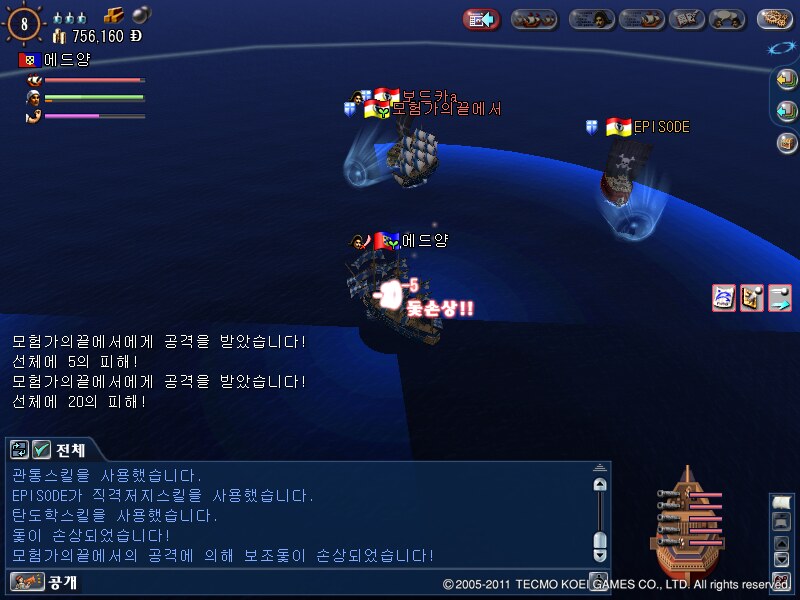Image resolution: width=800 pixels, height=600 pixels.
Task: Activate the cannon and map skill icon
Action: tap(752, 297)
